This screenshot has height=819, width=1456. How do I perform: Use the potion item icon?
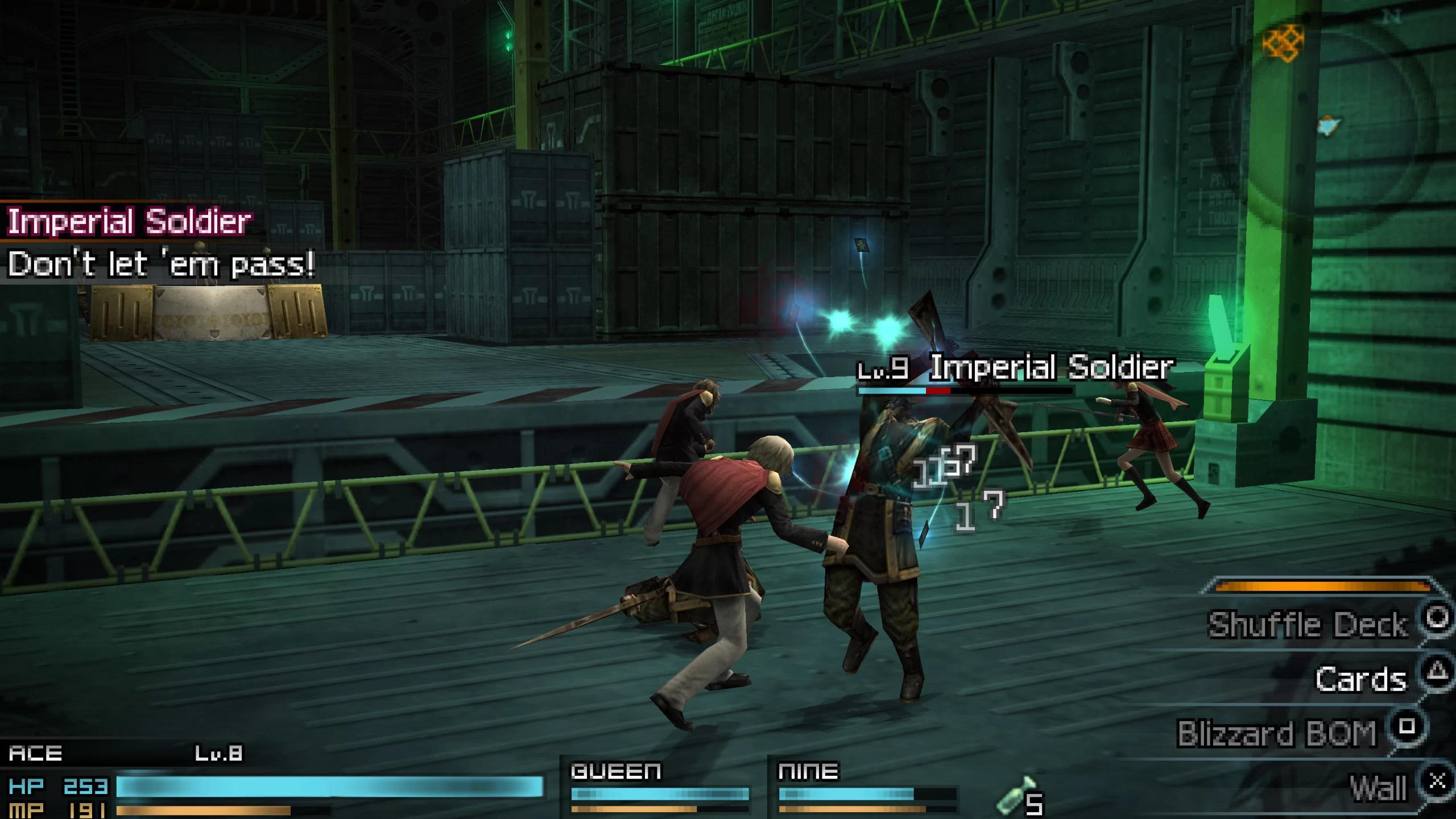pos(1016,797)
